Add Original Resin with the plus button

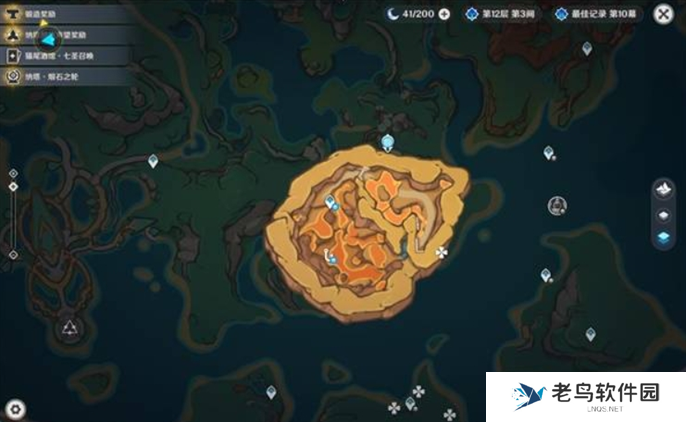[444, 14]
